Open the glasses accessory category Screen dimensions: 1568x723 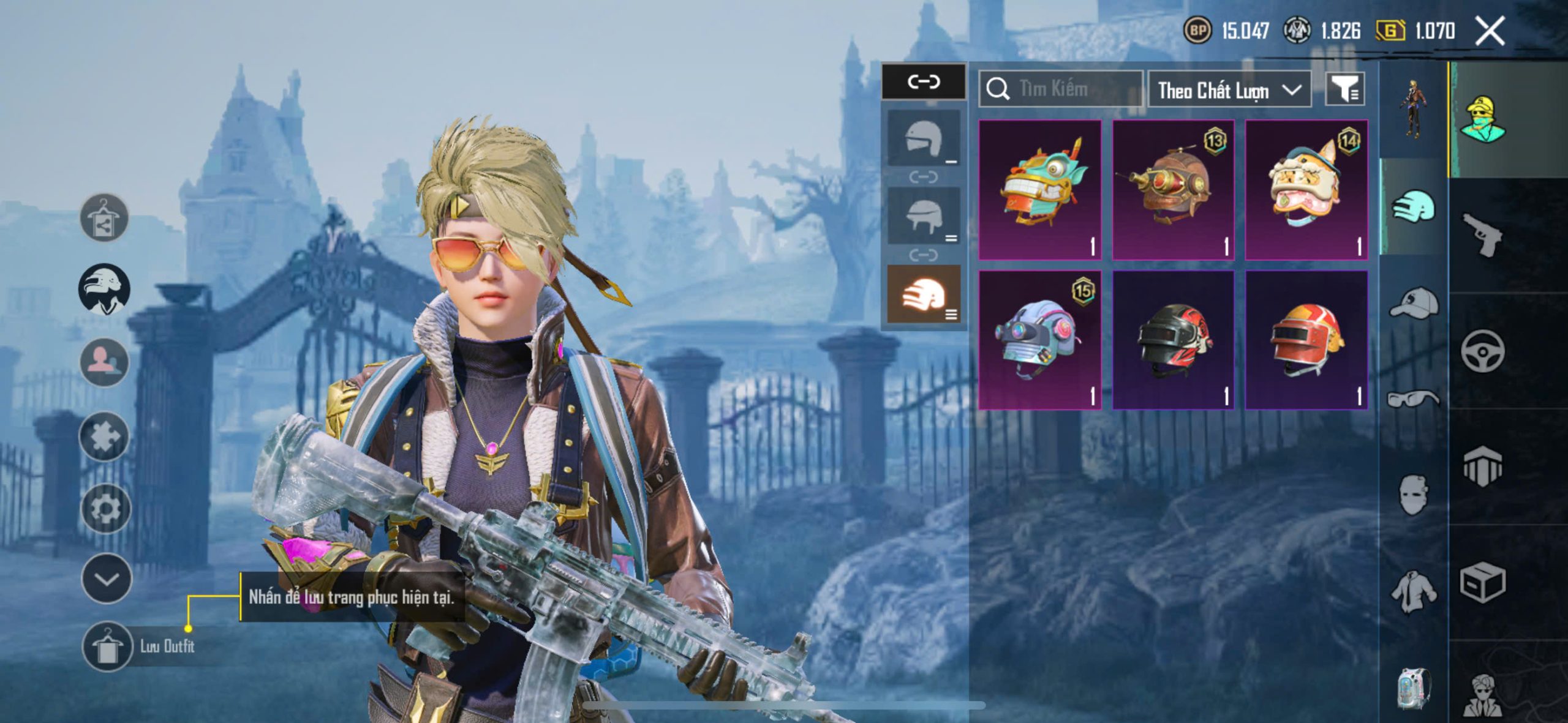click(1414, 399)
